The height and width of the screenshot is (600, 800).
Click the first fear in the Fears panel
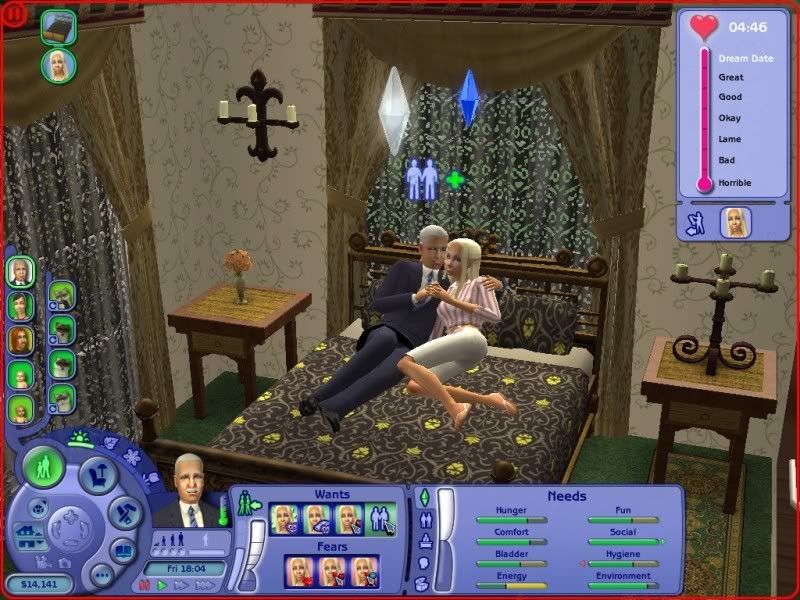pyautogui.click(x=301, y=571)
